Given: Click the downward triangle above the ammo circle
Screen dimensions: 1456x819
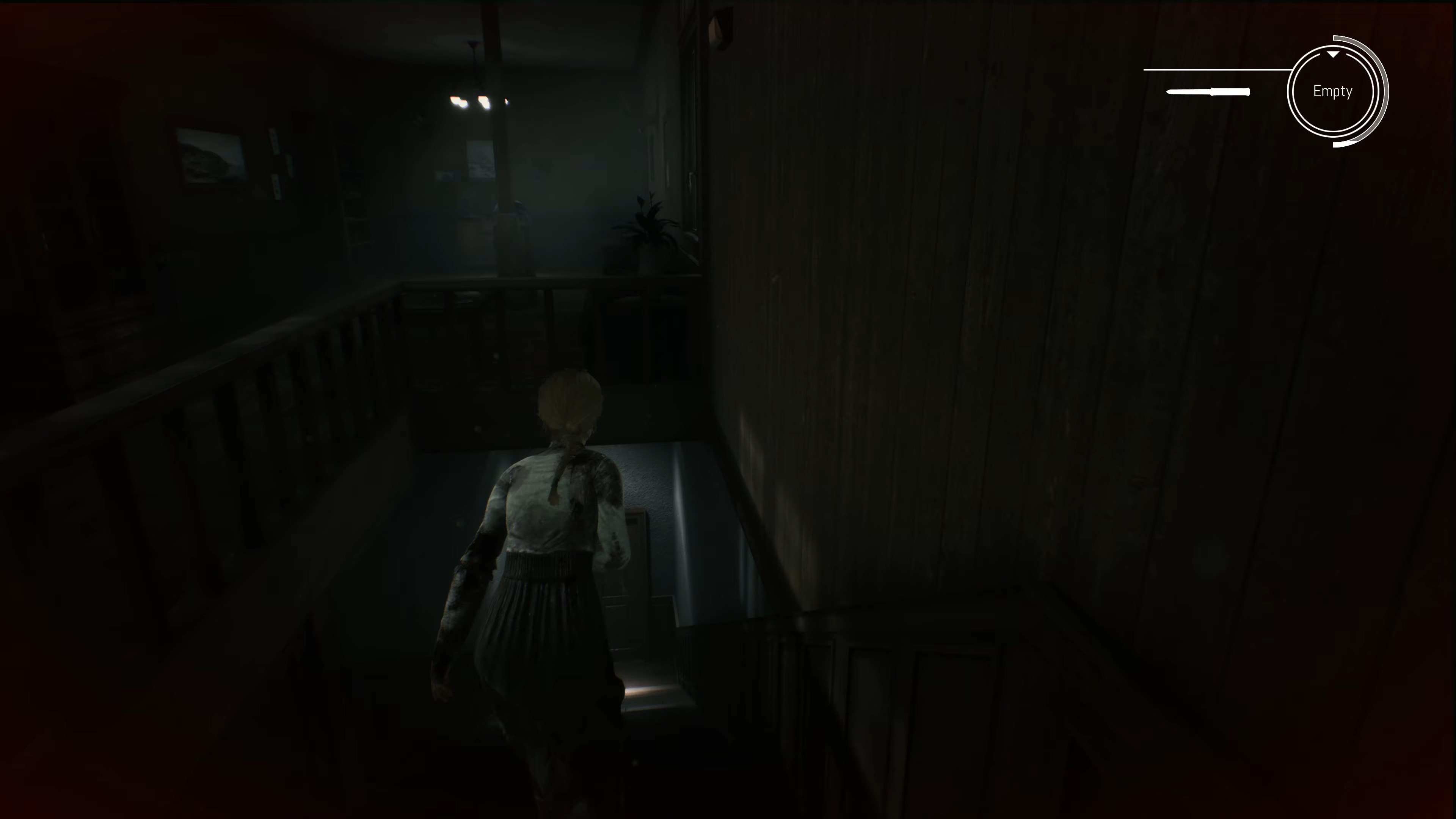Looking at the screenshot, I should [x=1333, y=55].
